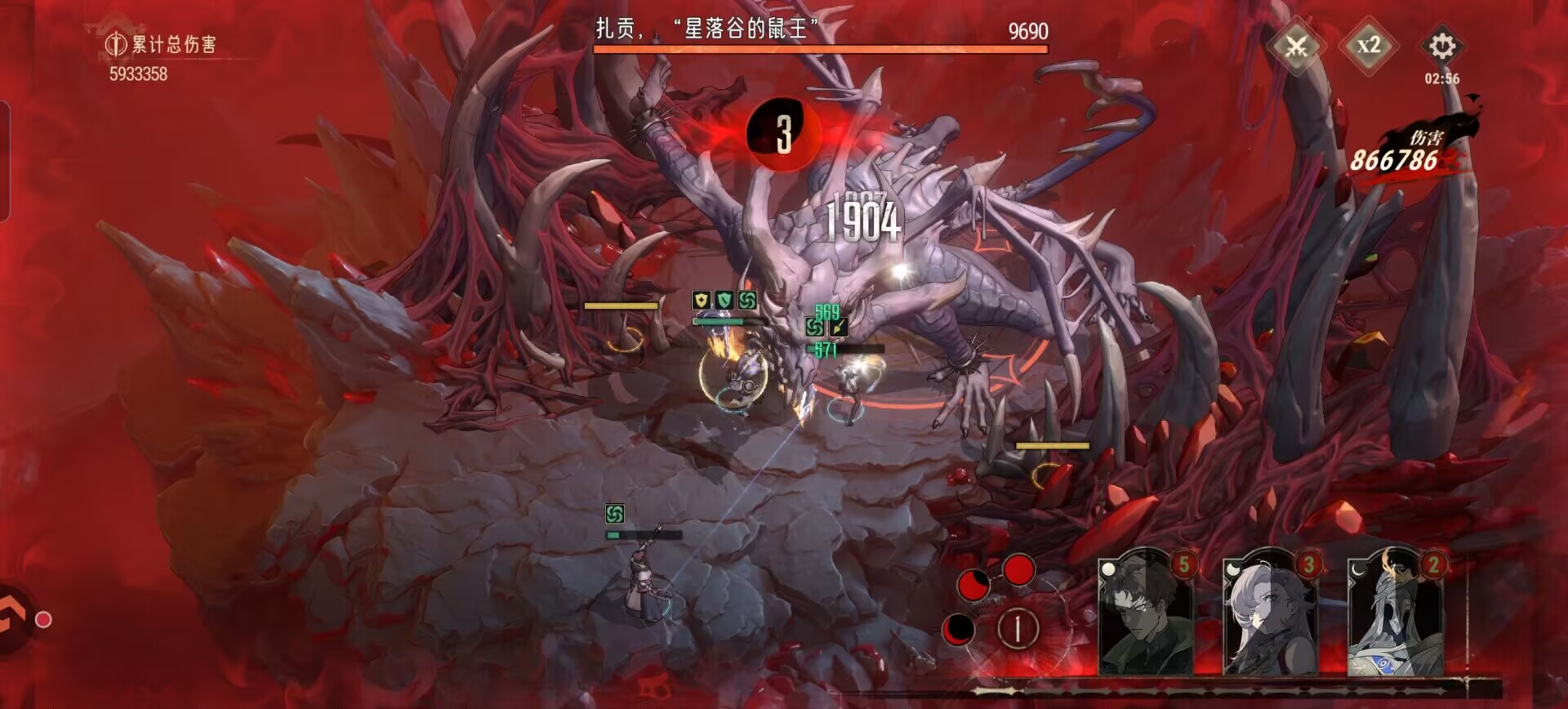Toggle auto-battle with the crossed swords button
The width and height of the screenshot is (1568, 709).
(x=1297, y=46)
